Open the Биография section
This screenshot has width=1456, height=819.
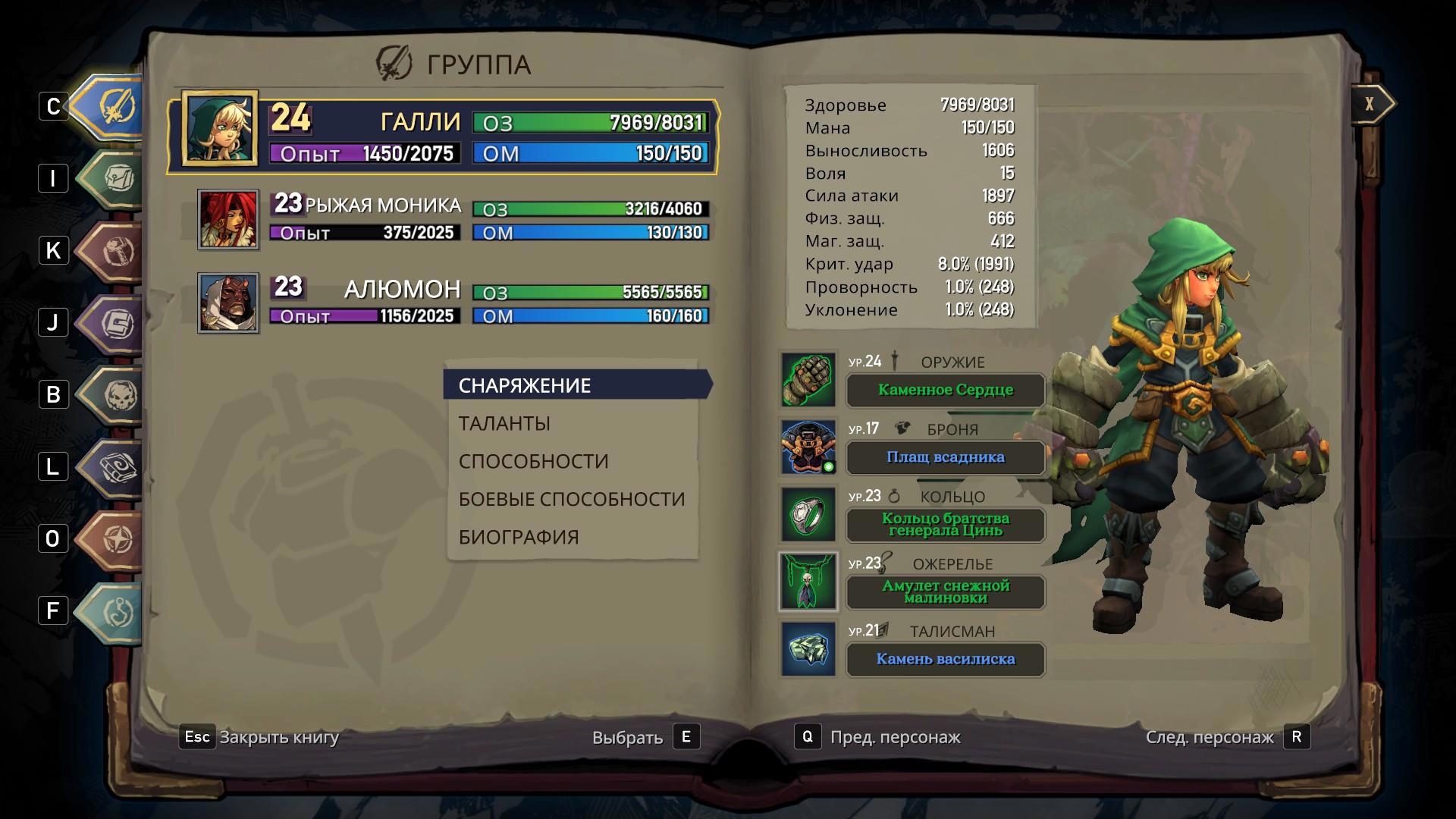[519, 537]
